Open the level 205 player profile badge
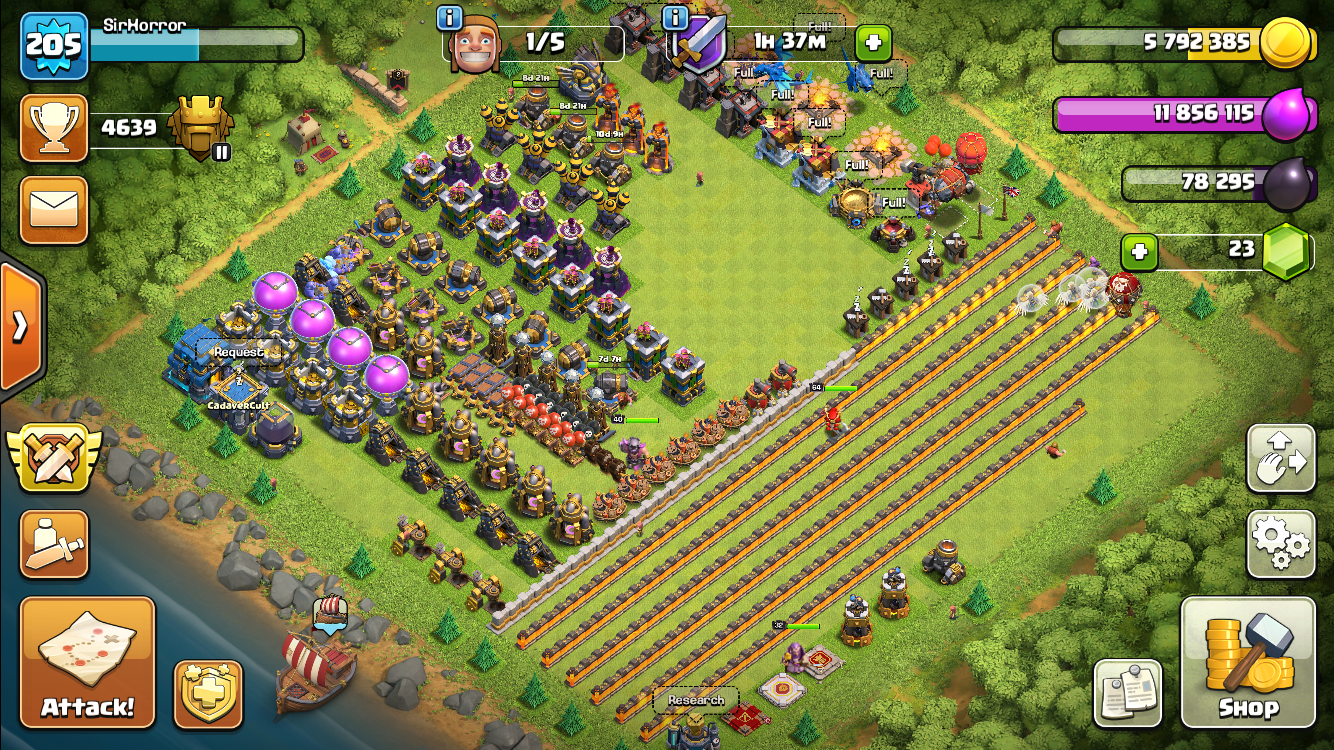Viewport: 1334px width, 750px height. point(54,46)
